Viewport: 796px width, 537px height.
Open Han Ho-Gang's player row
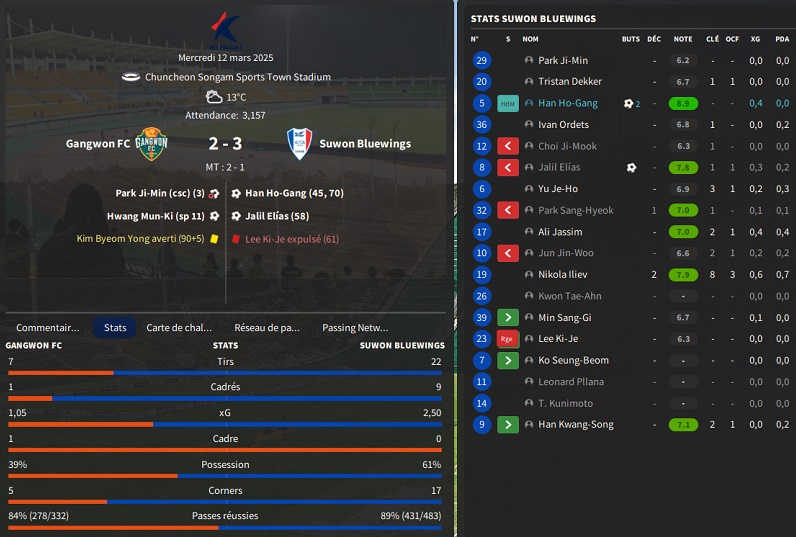pos(567,103)
